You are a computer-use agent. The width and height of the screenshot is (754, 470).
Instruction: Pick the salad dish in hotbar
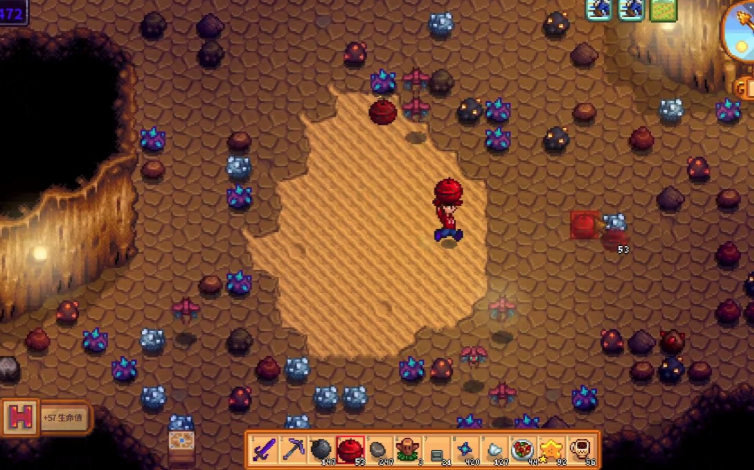click(523, 449)
